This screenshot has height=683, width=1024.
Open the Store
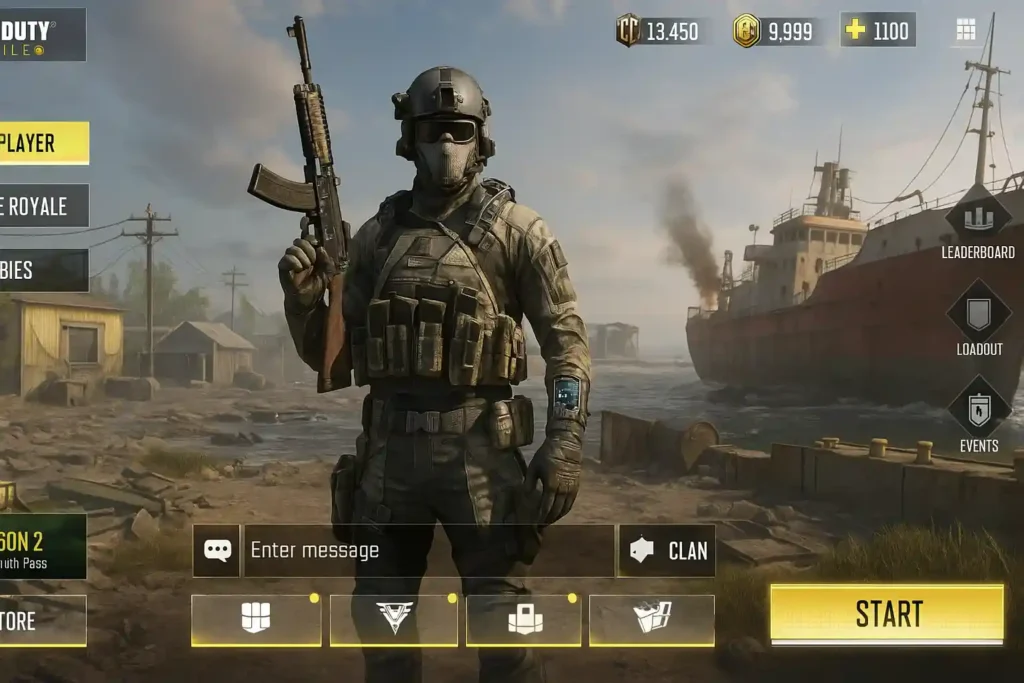(x=42, y=621)
